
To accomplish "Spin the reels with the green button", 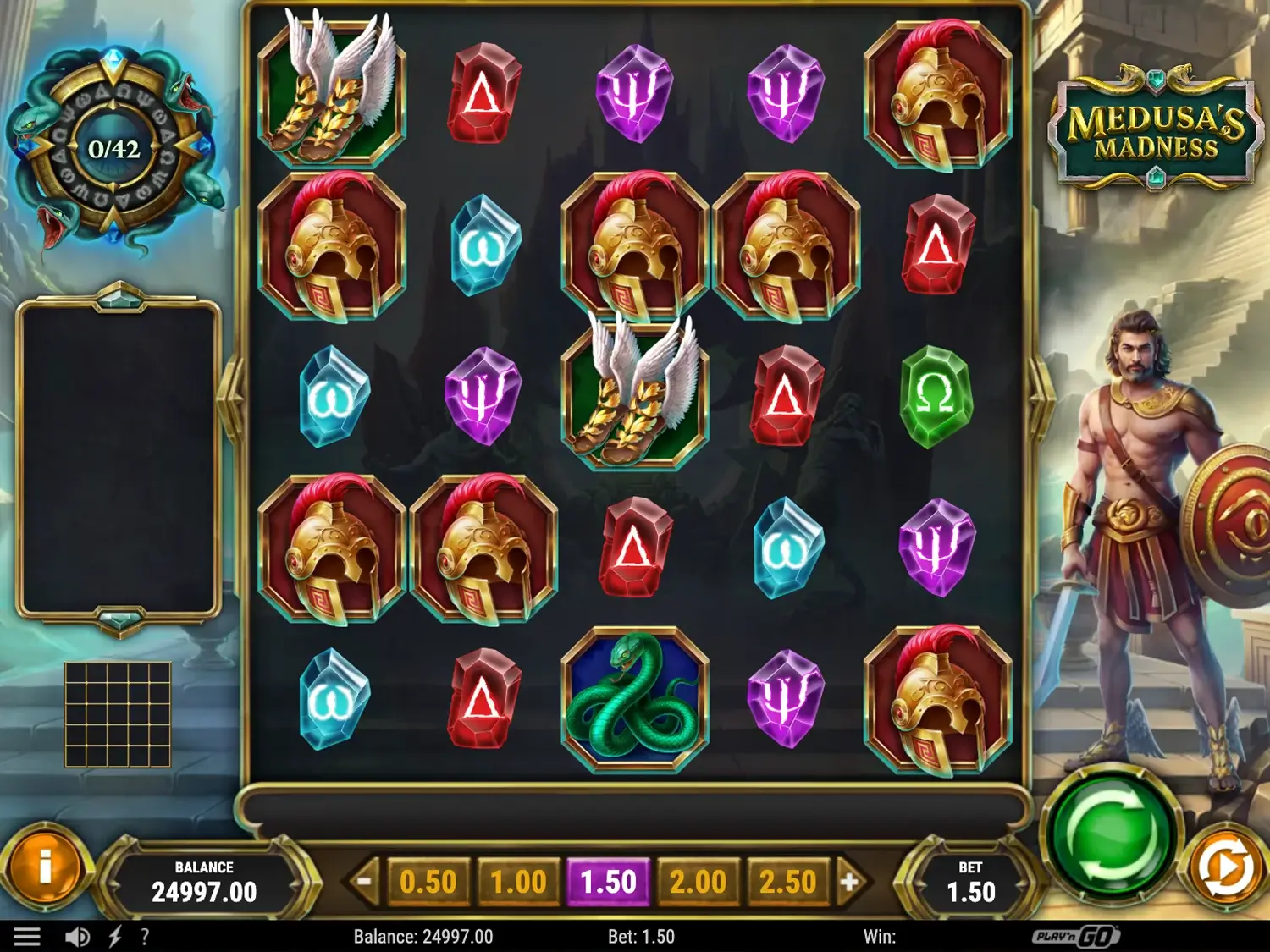I will (x=1110, y=837).
